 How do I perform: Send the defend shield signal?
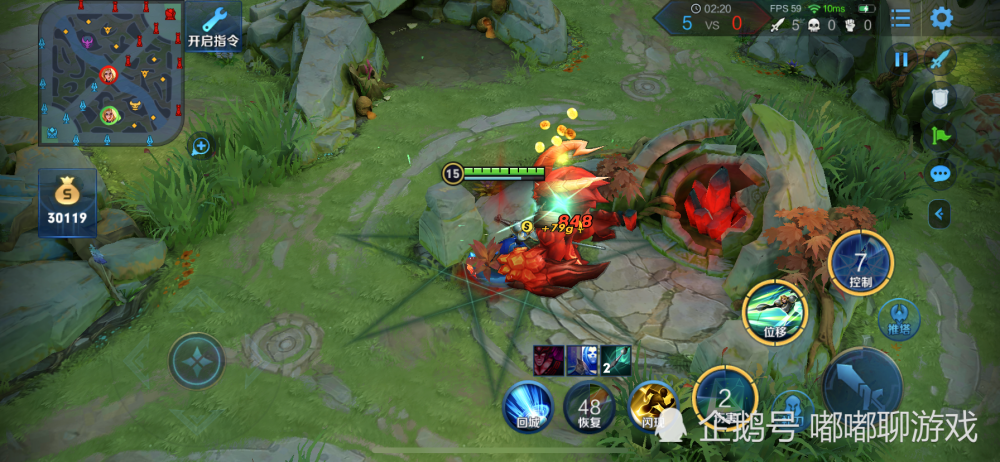[x=940, y=97]
